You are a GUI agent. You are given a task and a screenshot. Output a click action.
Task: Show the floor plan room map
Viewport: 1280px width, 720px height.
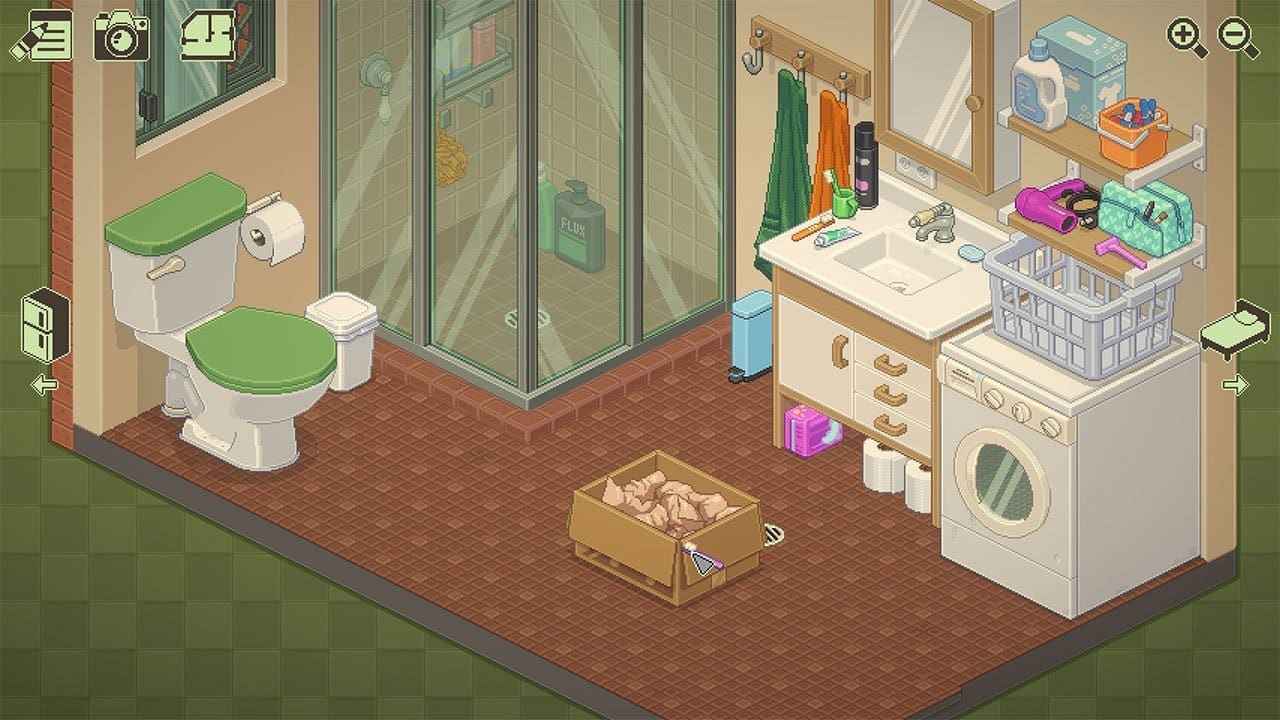click(x=208, y=35)
